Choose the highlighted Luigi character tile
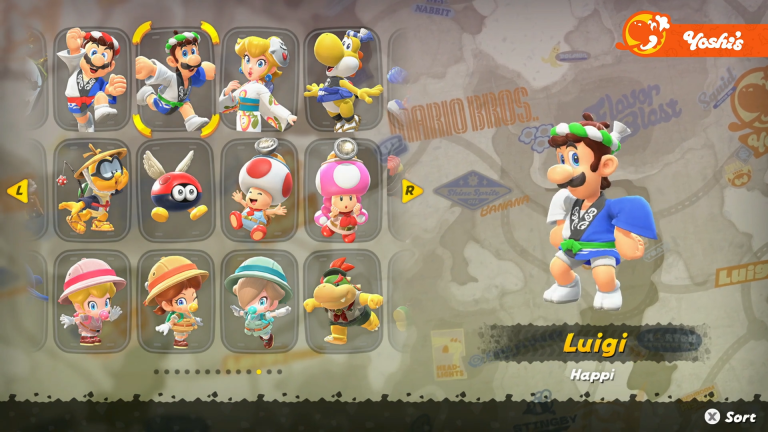The height and width of the screenshot is (432, 768). click(x=176, y=79)
